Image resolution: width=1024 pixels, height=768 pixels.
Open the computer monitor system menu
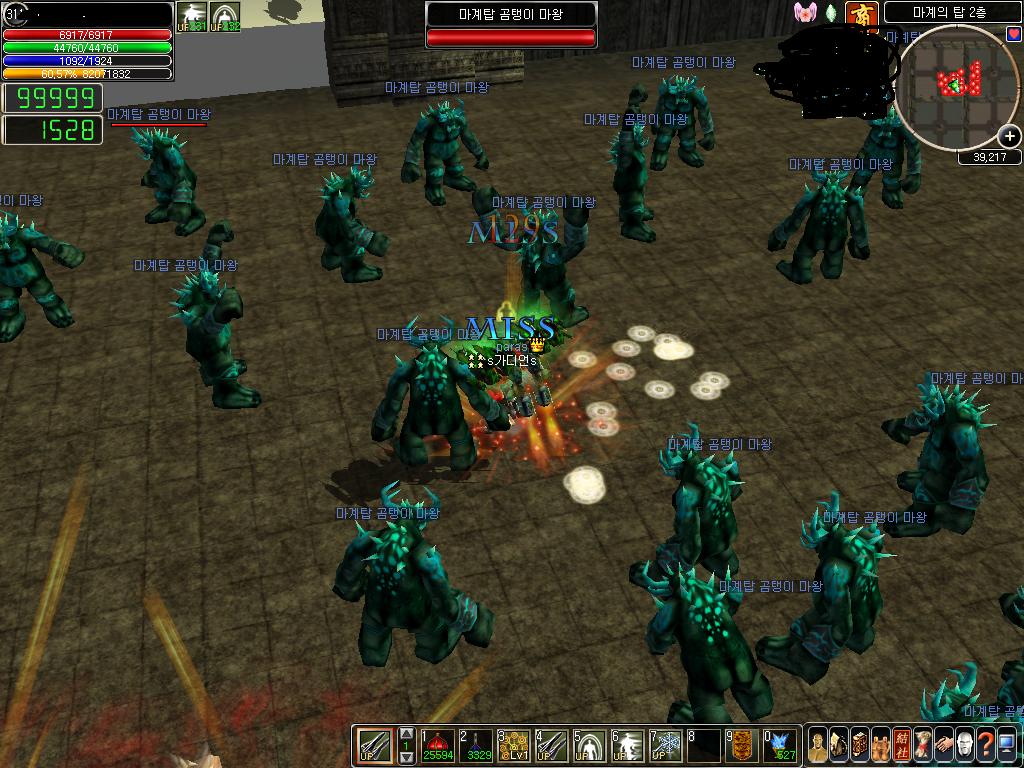pos(1006,745)
